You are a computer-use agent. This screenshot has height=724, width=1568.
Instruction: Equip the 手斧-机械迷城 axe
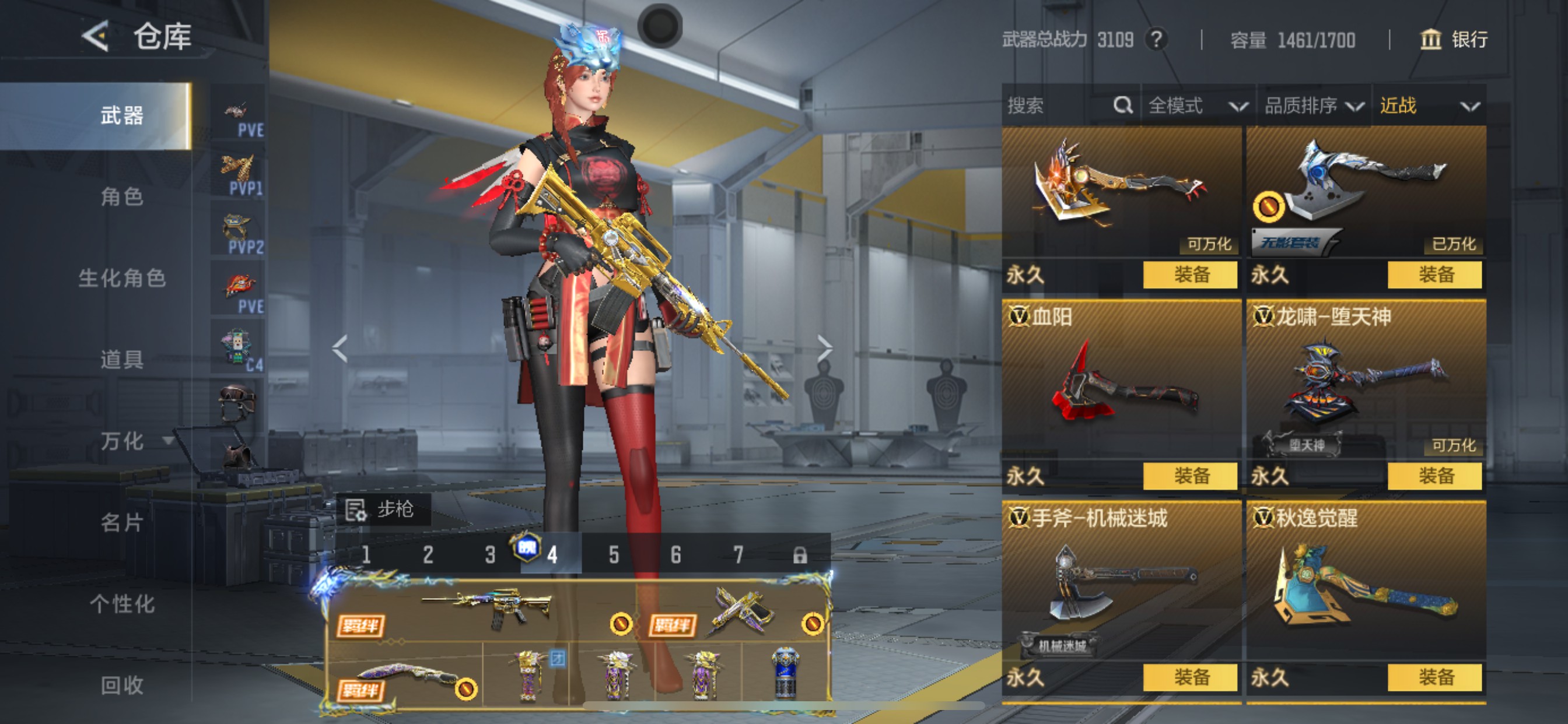click(x=1190, y=677)
